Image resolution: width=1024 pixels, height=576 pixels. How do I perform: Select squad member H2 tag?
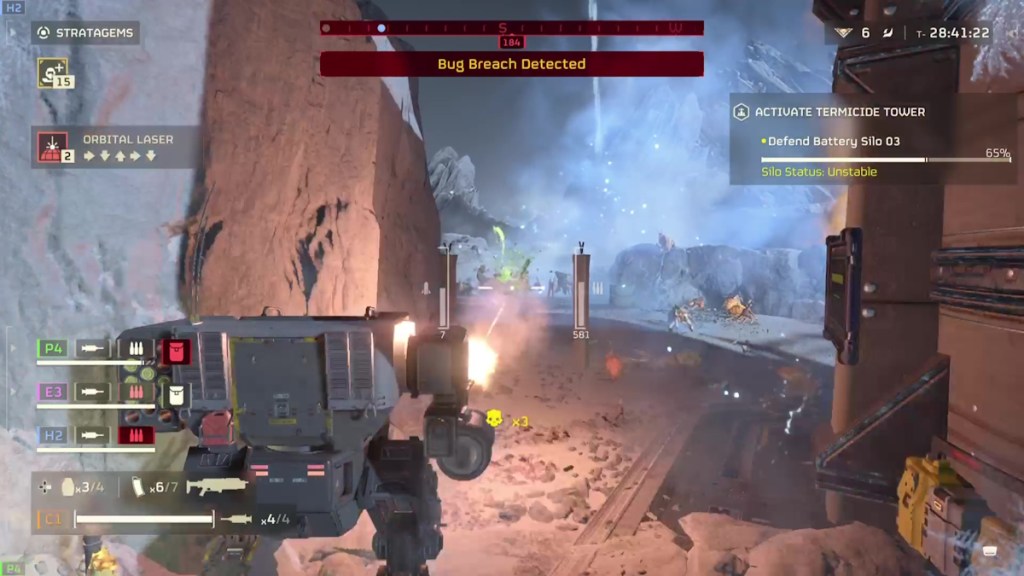pyautogui.click(x=52, y=435)
